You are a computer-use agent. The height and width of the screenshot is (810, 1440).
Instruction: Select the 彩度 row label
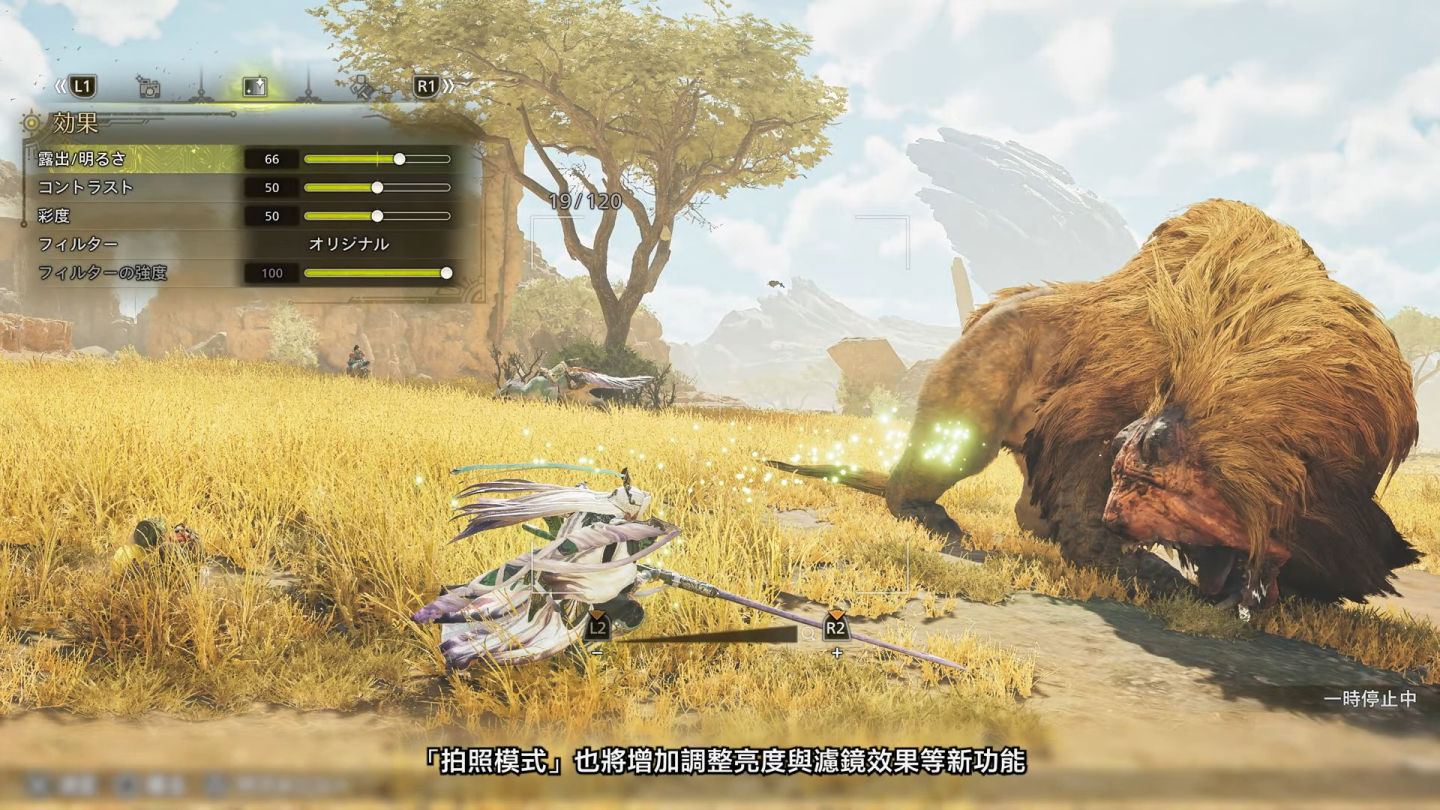(x=55, y=216)
